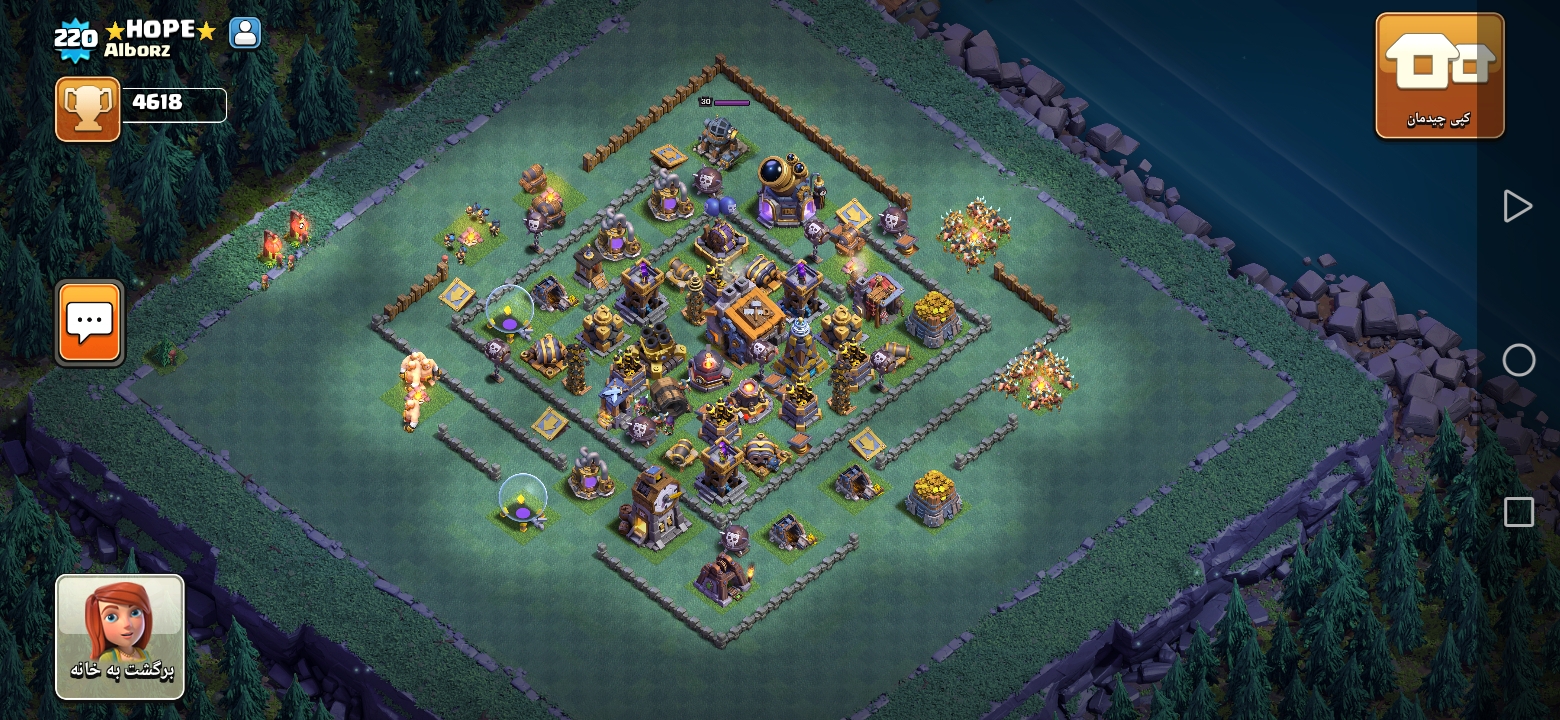Tap the Android back triangle button
The image size is (1560, 720).
coord(1517,206)
